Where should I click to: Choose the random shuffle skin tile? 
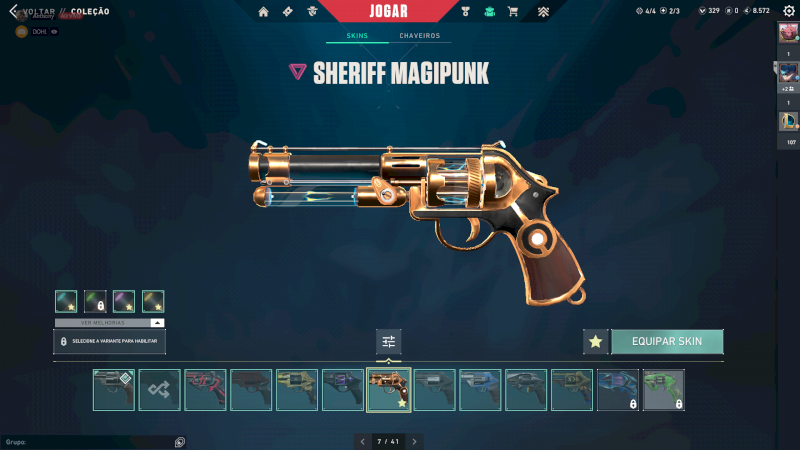click(x=160, y=390)
